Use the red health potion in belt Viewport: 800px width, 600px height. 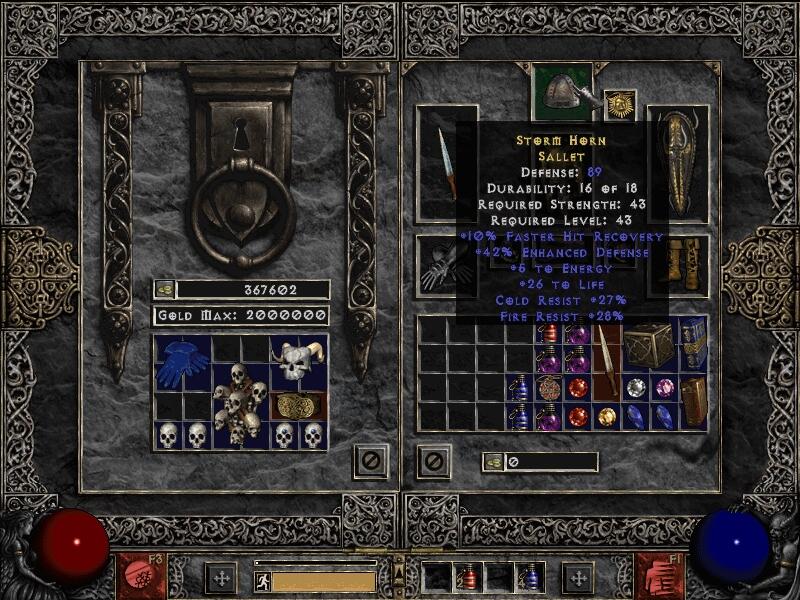click(469, 578)
